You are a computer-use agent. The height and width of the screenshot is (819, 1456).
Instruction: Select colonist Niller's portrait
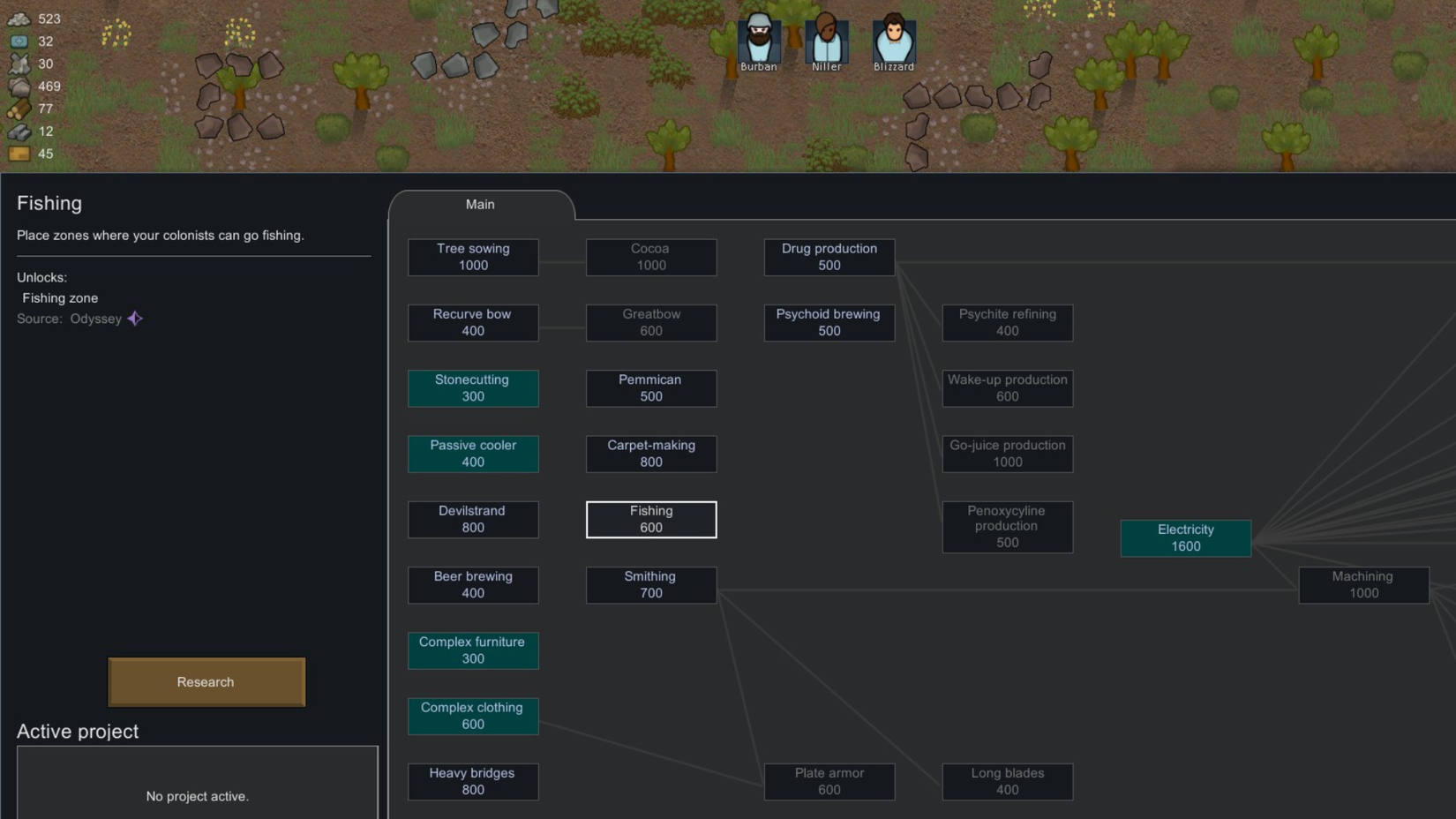[826, 39]
